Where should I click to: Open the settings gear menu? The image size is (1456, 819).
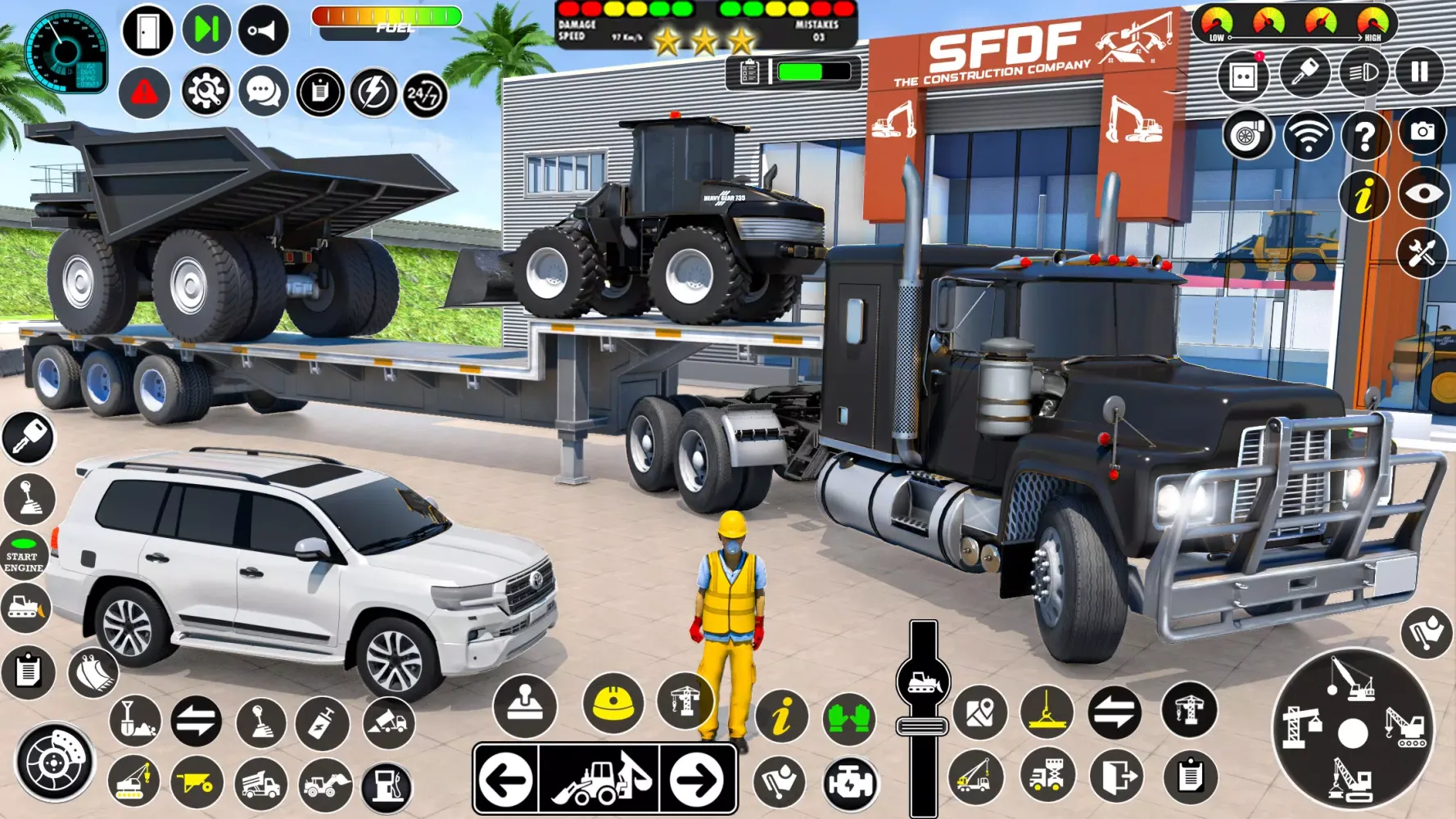[x=207, y=88]
